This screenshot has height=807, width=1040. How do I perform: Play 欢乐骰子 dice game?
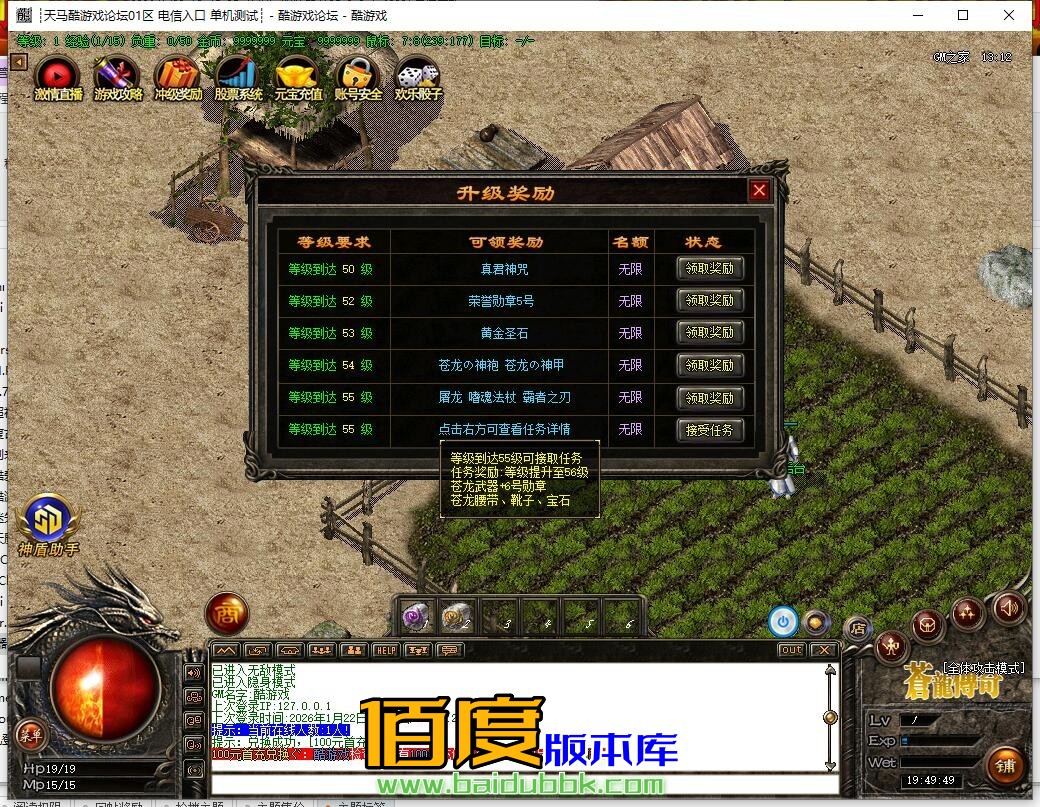click(418, 77)
